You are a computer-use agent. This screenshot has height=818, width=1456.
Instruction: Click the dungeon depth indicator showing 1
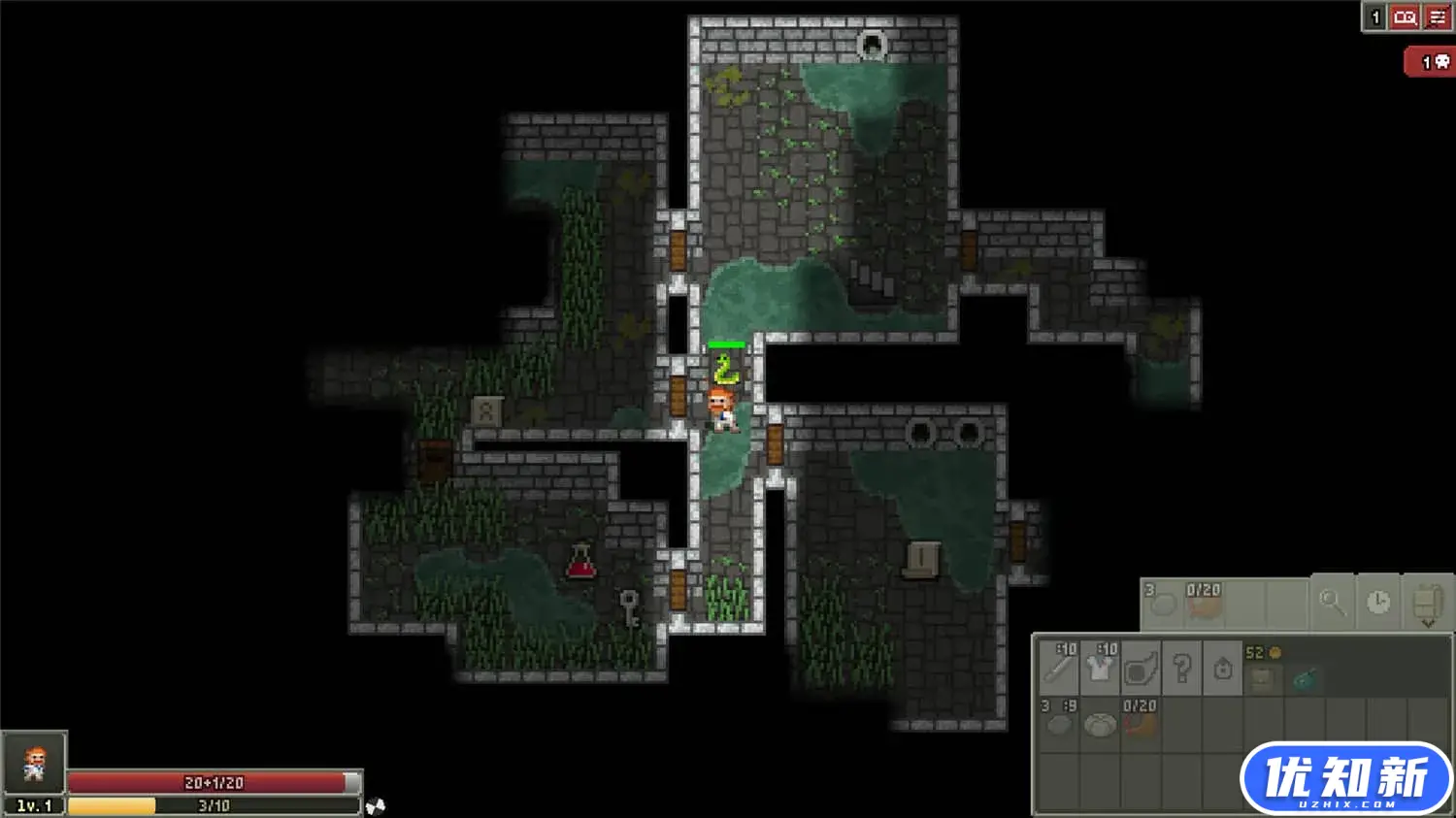click(1374, 16)
